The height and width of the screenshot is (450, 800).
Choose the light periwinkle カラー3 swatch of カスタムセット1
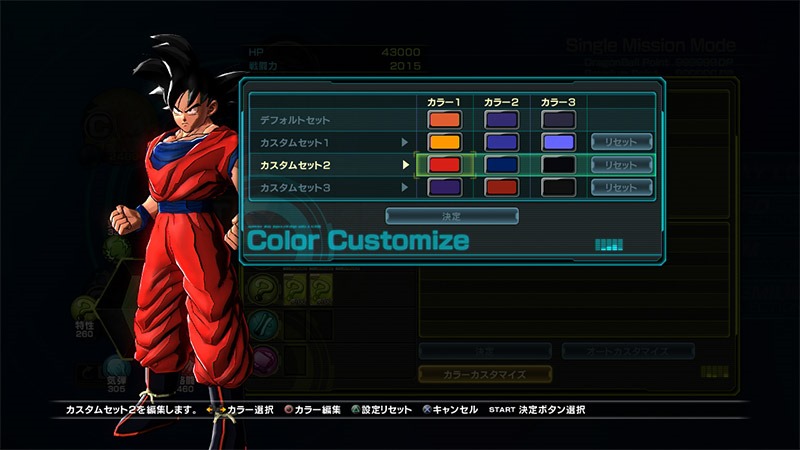(x=557, y=142)
